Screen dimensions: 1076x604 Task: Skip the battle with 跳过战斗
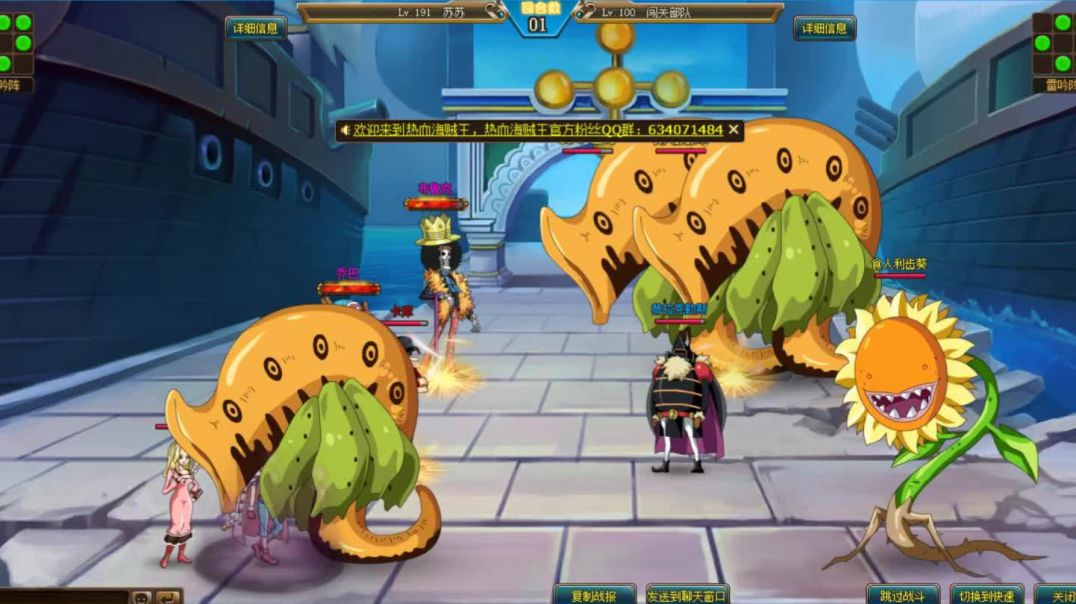coord(902,595)
